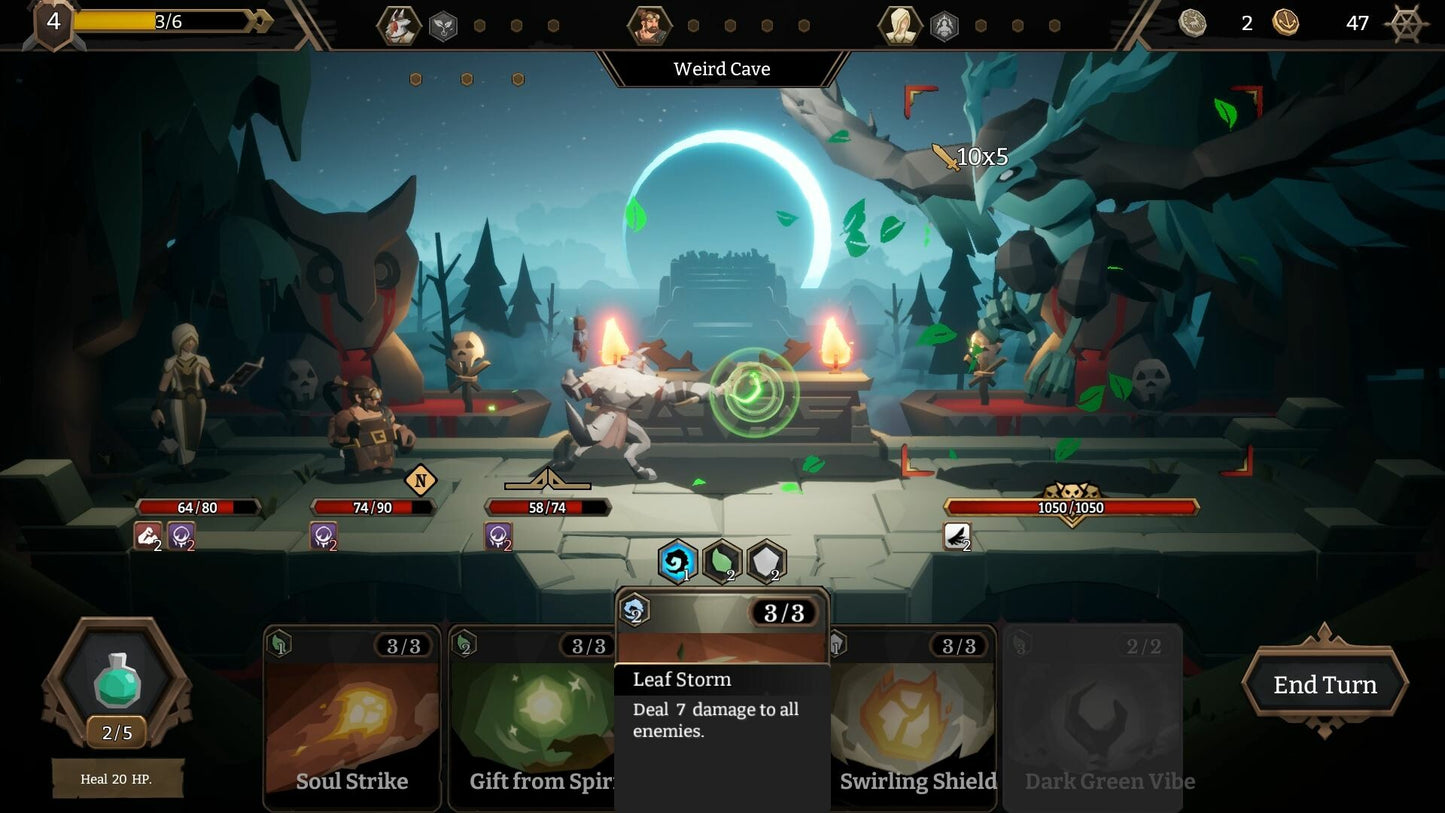Select the bearded warrior portrait
This screenshot has width=1445, height=813.
point(649,25)
